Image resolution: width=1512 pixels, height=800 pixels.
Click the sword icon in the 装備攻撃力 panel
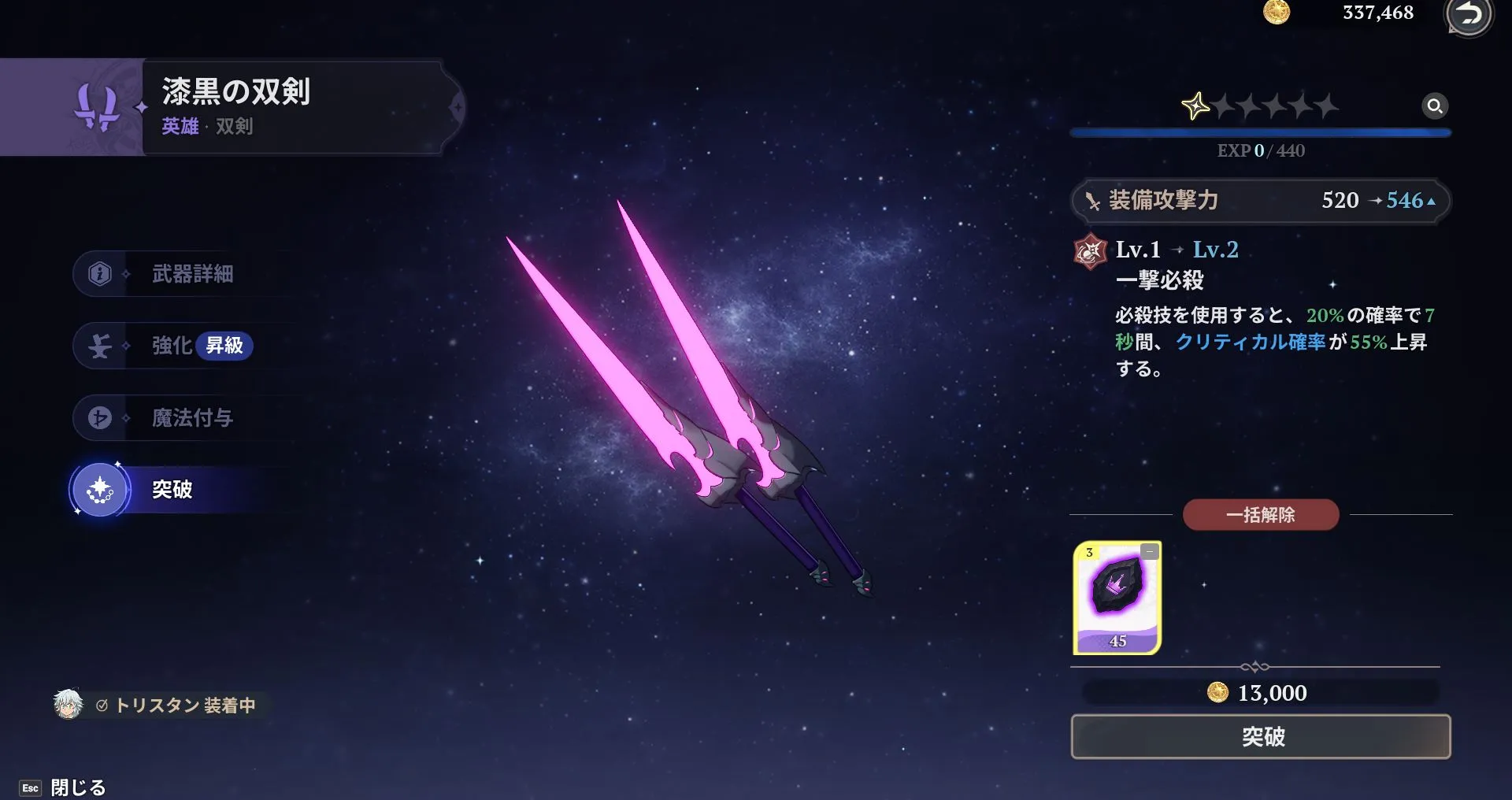coord(1095,200)
